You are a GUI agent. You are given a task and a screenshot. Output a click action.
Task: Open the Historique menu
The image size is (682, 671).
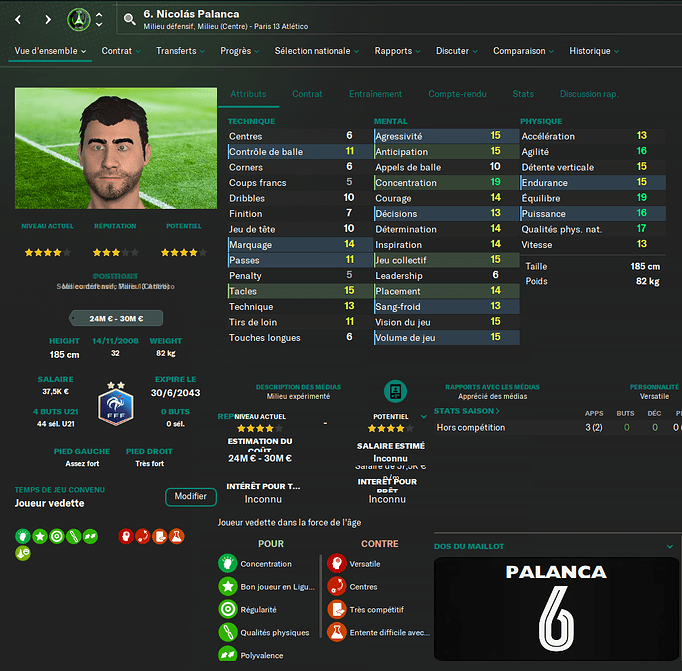(x=594, y=51)
